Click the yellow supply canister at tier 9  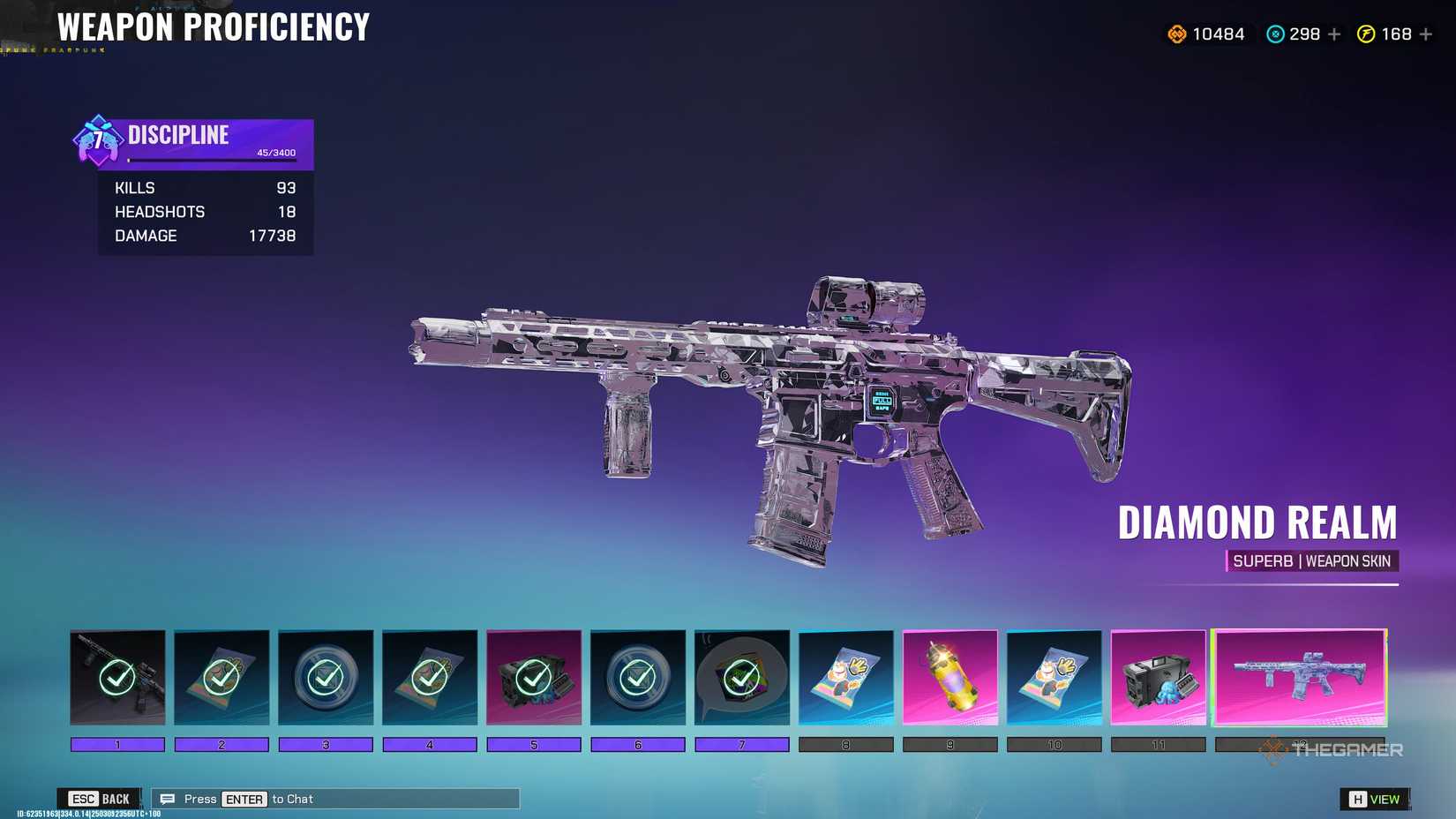(x=950, y=678)
